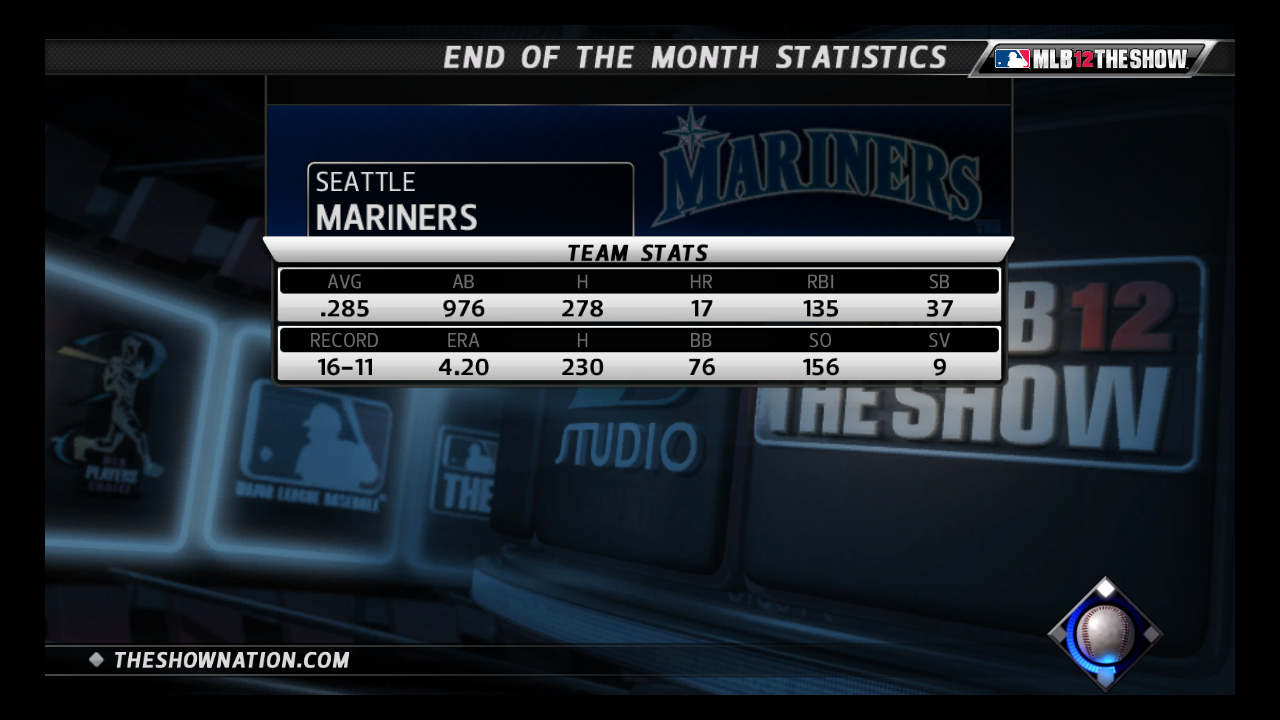Open the THESHOWNATION.COM link
The image size is (1280, 720).
click(x=231, y=660)
